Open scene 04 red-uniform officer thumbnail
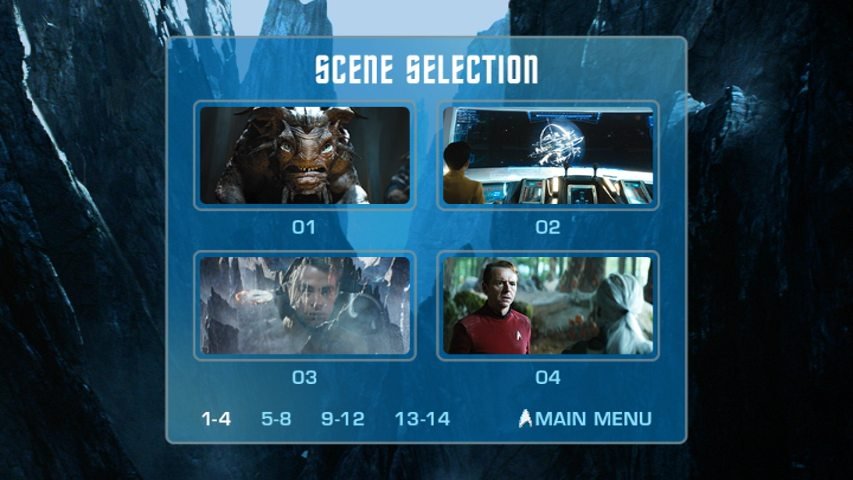Image resolution: width=853 pixels, height=480 pixels. [548, 305]
